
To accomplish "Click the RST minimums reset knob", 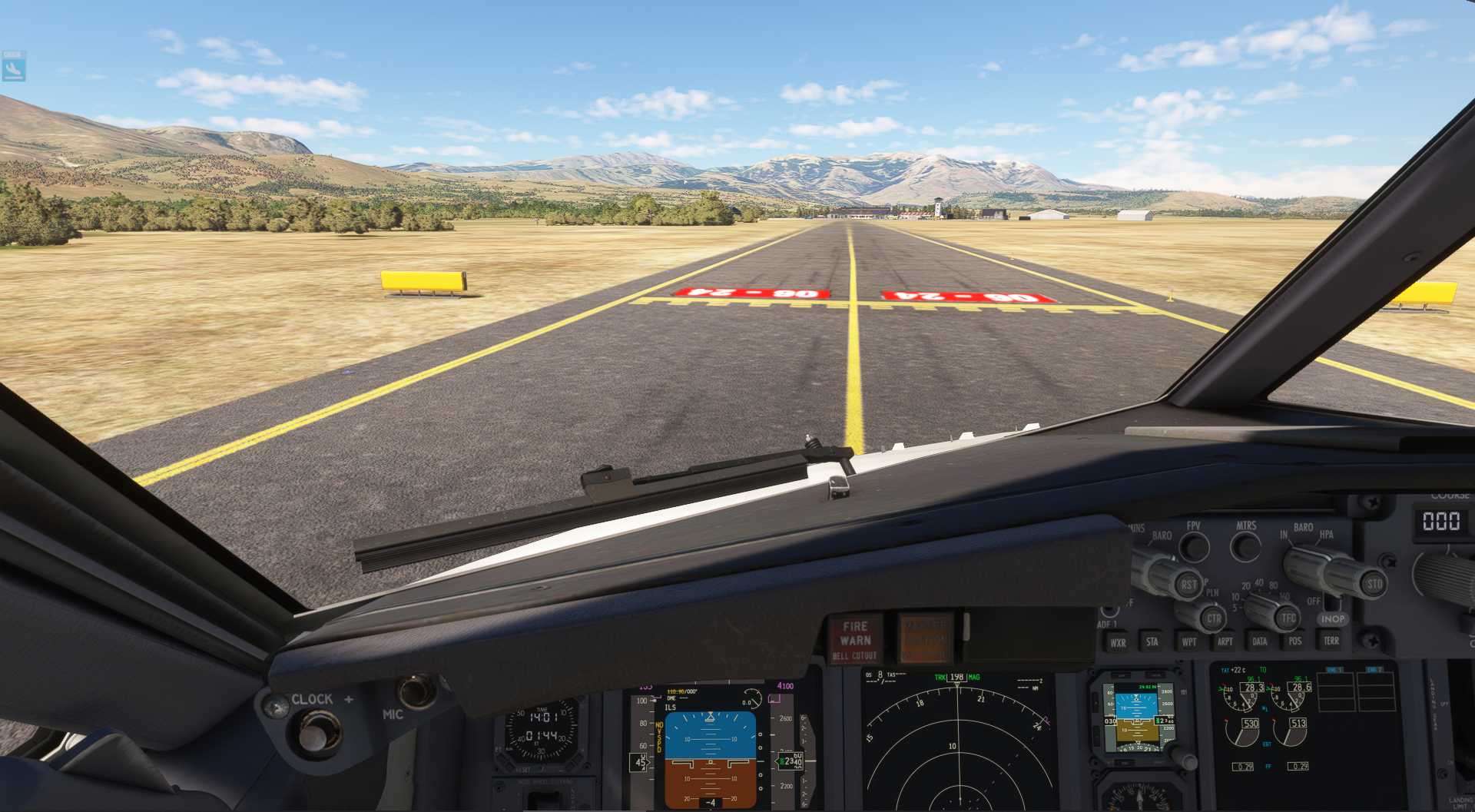I will pyautogui.click(x=1188, y=585).
